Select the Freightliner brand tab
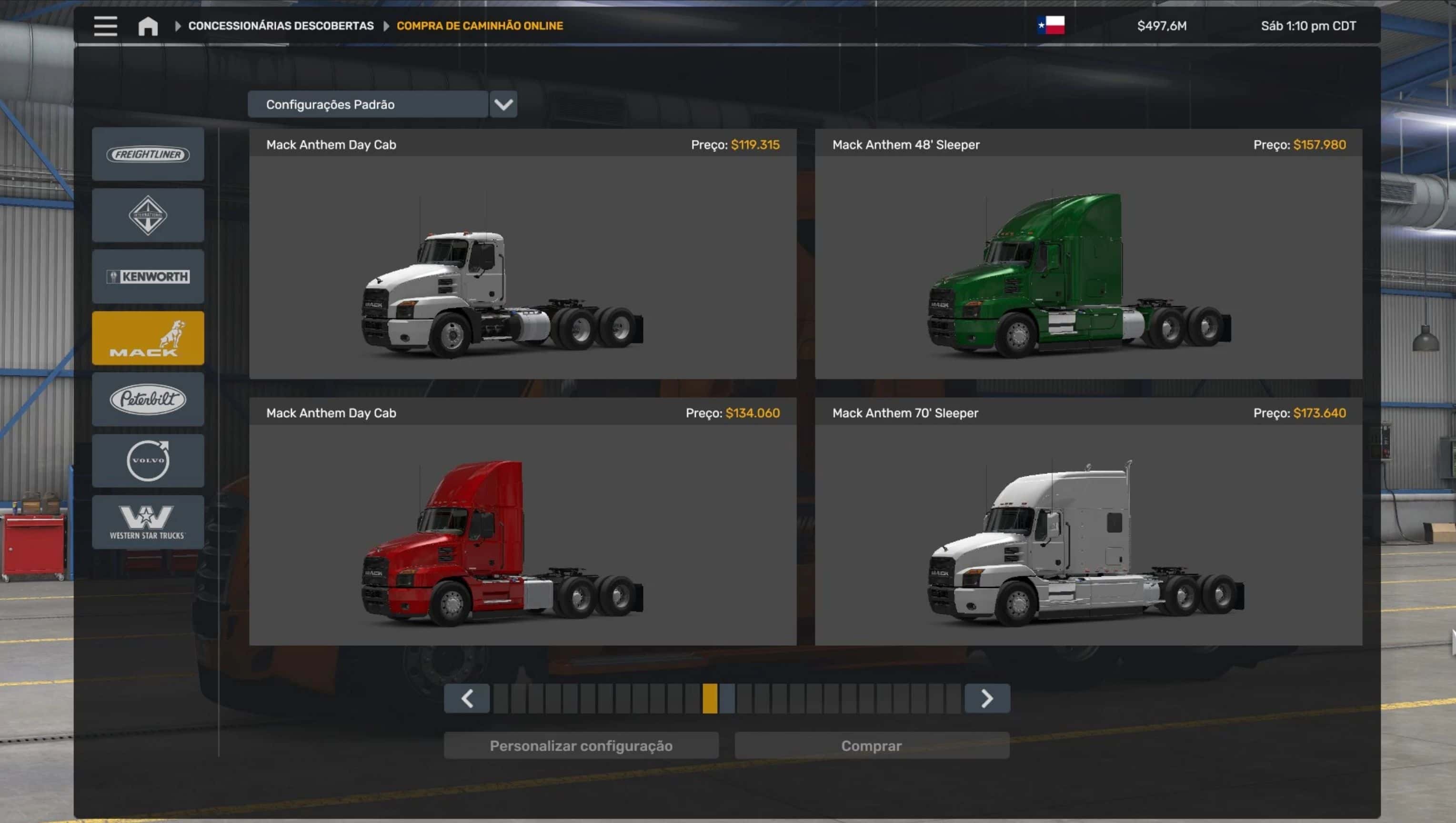1456x823 pixels. point(148,154)
